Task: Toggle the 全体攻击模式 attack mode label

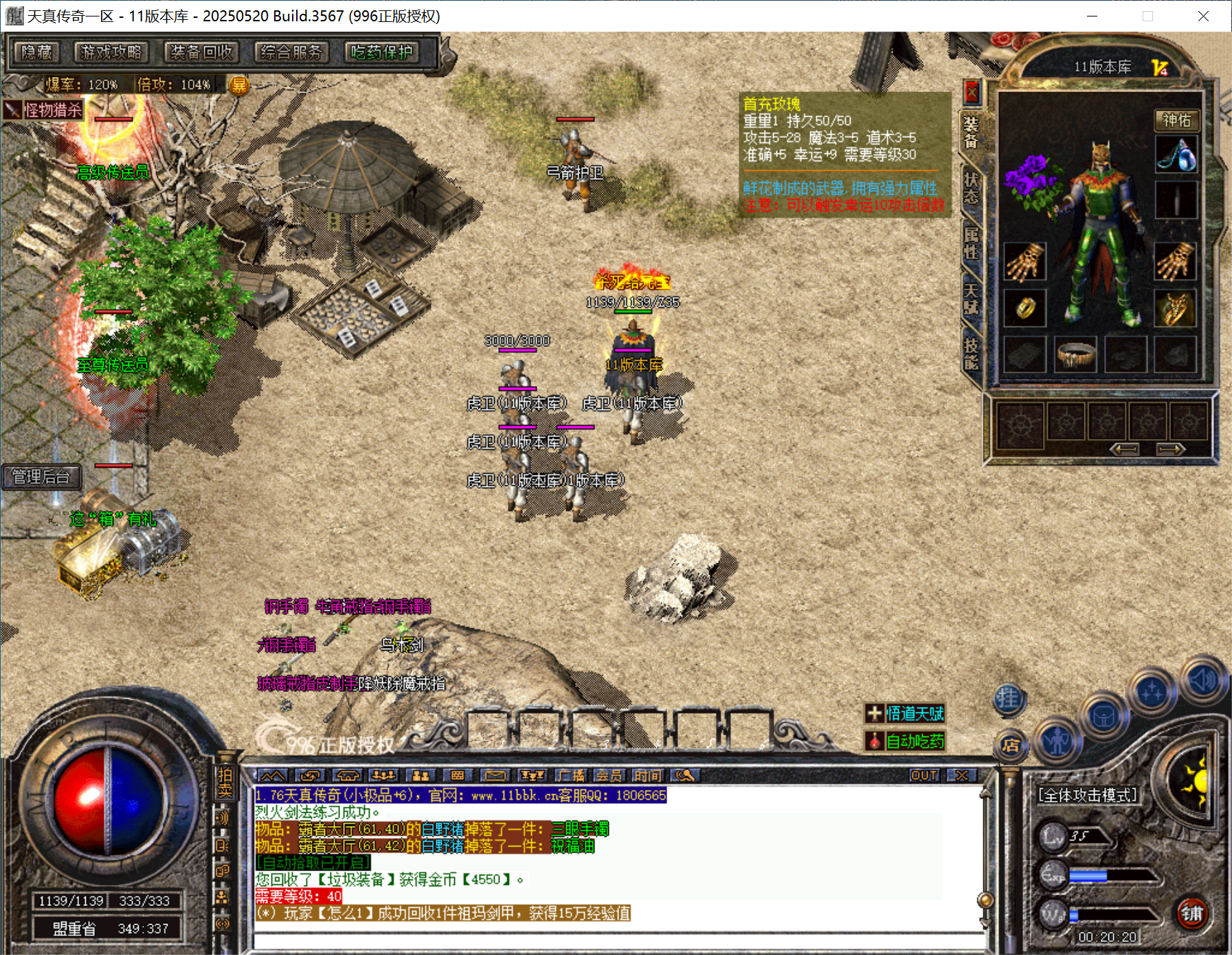Action: tap(1087, 796)
